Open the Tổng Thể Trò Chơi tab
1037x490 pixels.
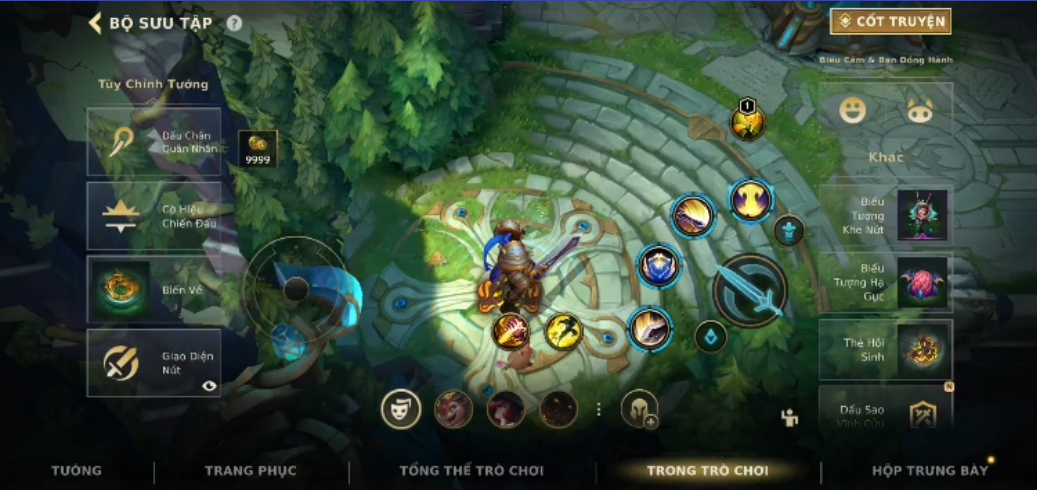[x=471, y=470]
